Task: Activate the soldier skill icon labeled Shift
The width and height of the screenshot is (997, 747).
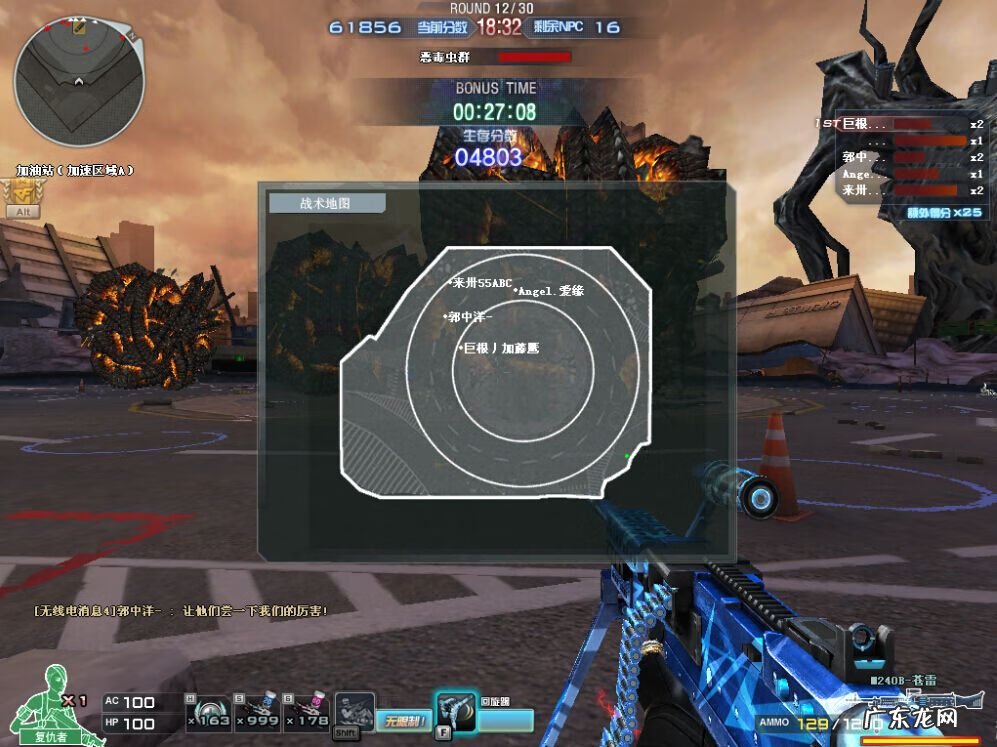Action: 353,712
